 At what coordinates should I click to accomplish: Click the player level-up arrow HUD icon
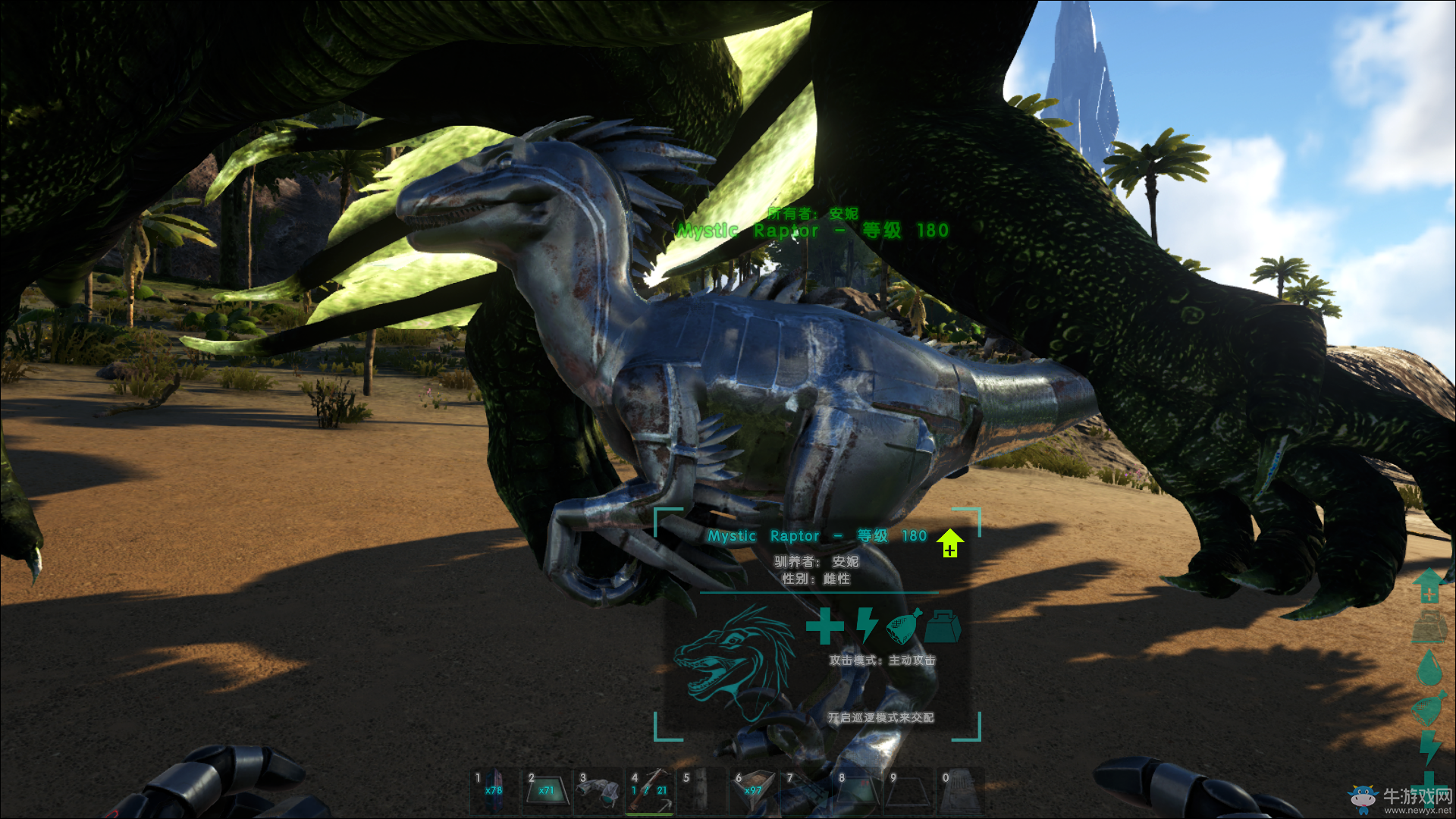[x=1429, y=585]
